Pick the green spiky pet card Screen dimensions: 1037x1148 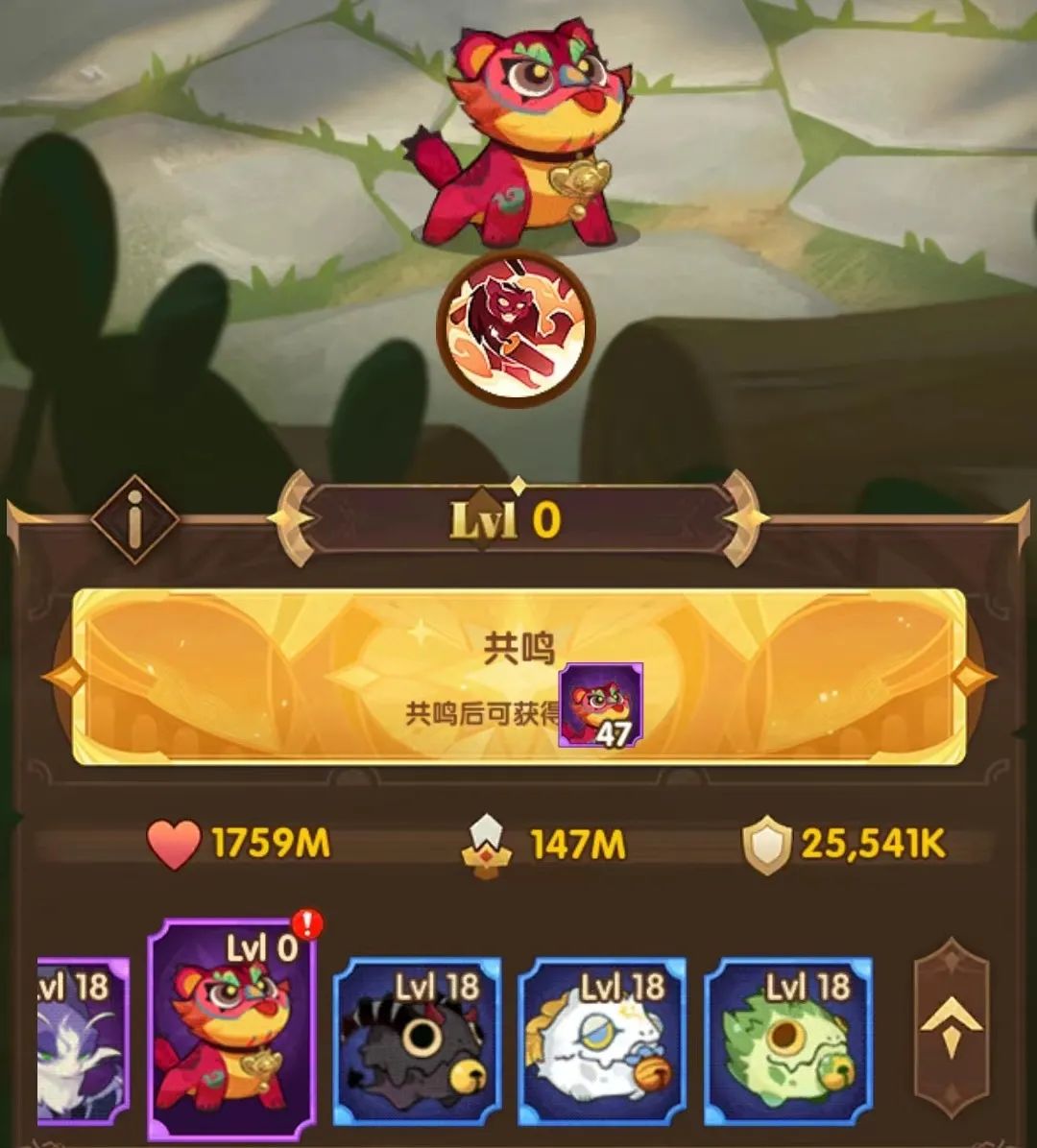point(788,1039)
